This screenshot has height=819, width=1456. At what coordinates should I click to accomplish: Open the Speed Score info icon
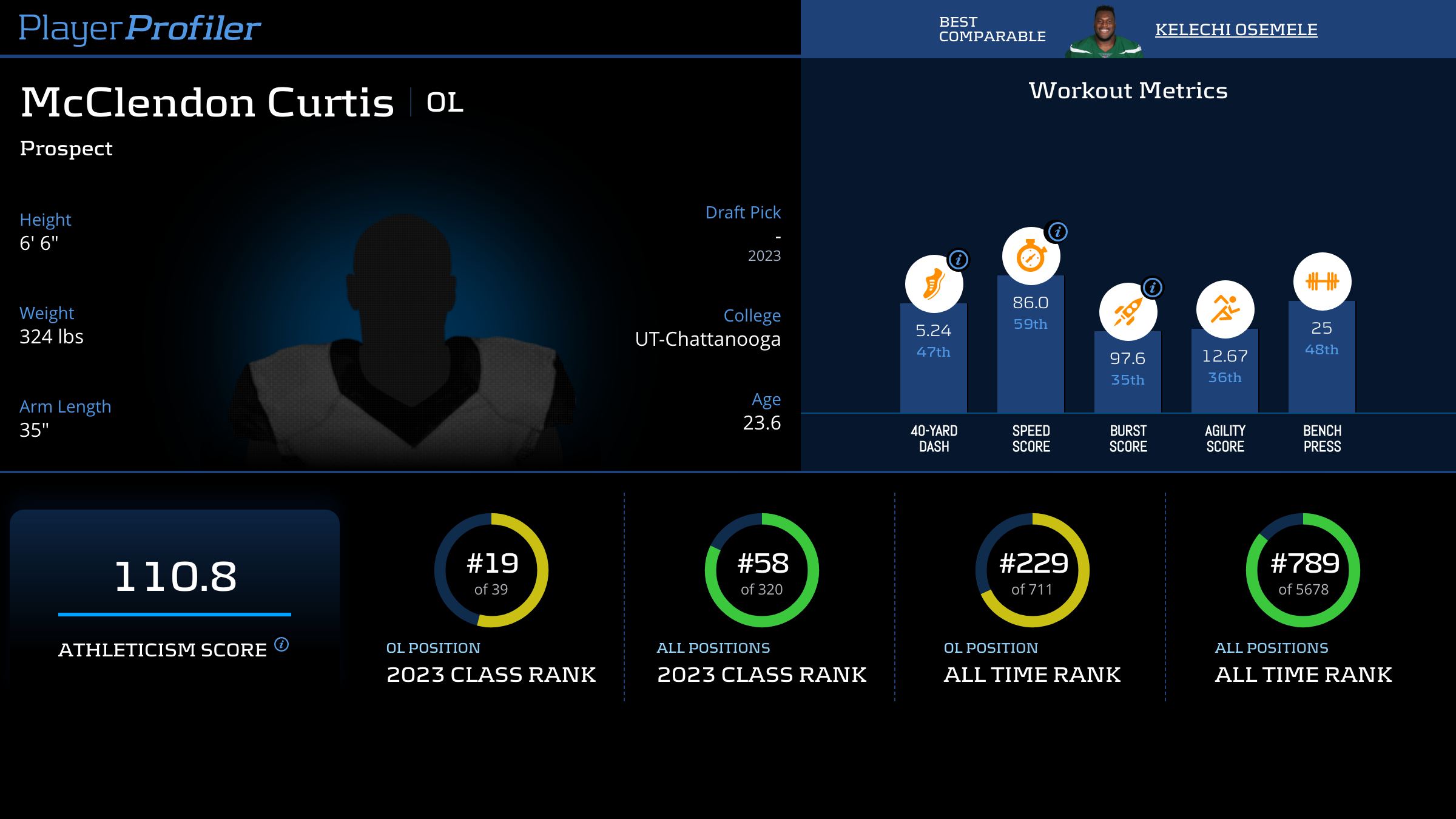coord(1058,232)
